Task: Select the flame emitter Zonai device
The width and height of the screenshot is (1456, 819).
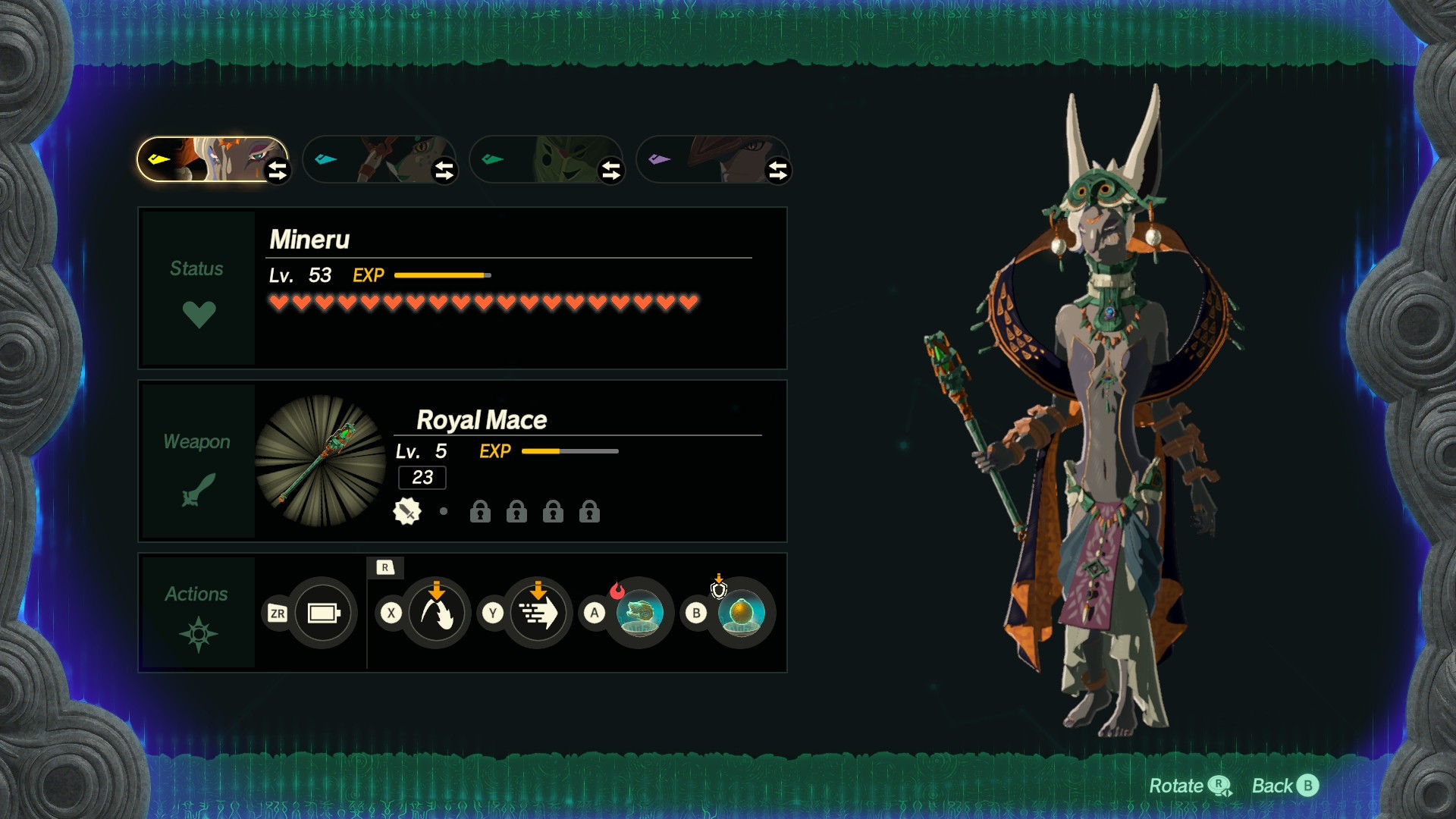Action: [639, 613]
